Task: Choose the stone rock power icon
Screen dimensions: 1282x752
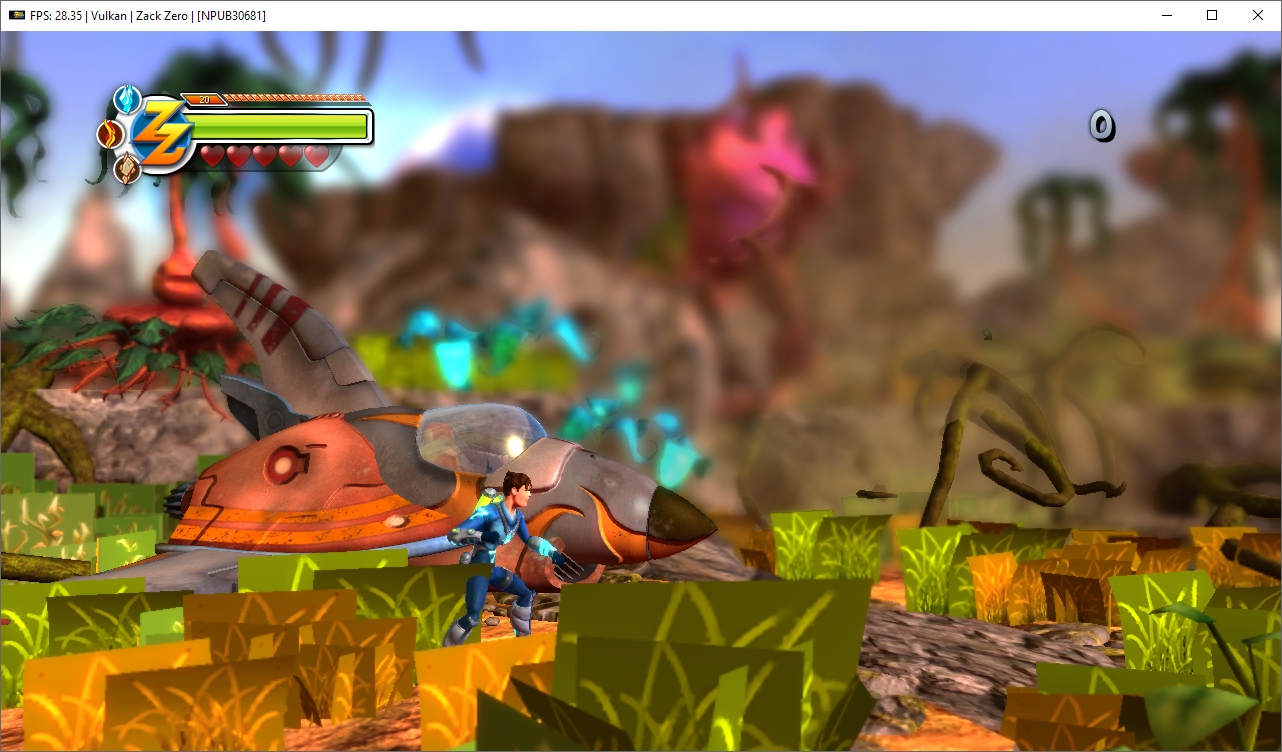Action: pos(126,168)
